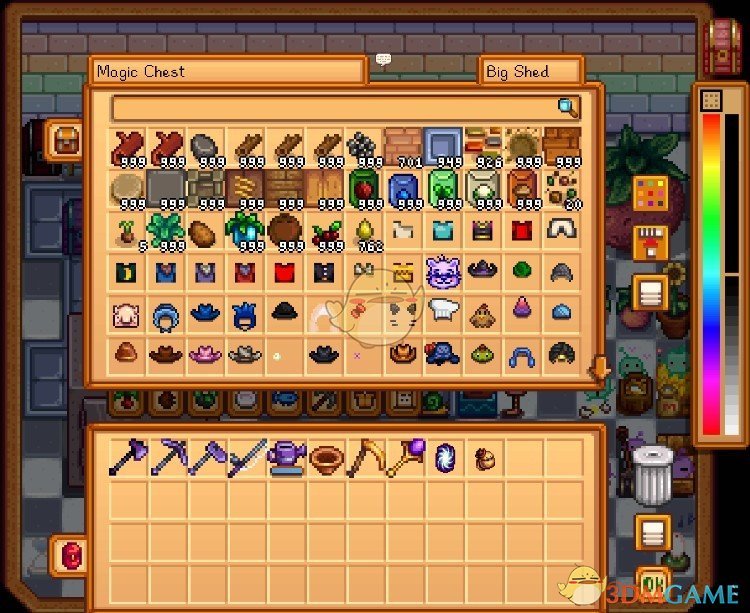Confirm with the OK button
The image size is (750, 613).
[x=653, y=582]
